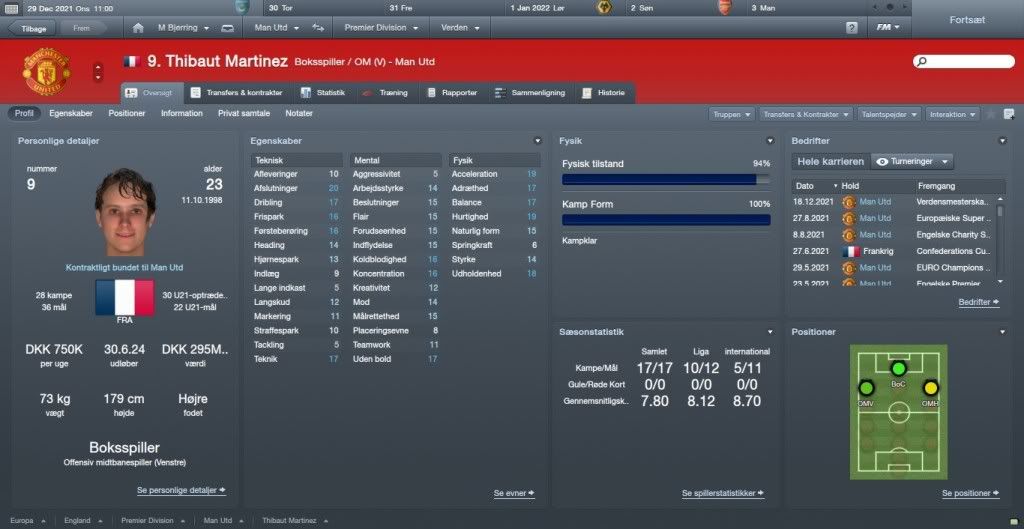Open the Verden world menu
The height and width of the screenshot is (529, 1024).
pyautogui.click(x=460, y=28)
